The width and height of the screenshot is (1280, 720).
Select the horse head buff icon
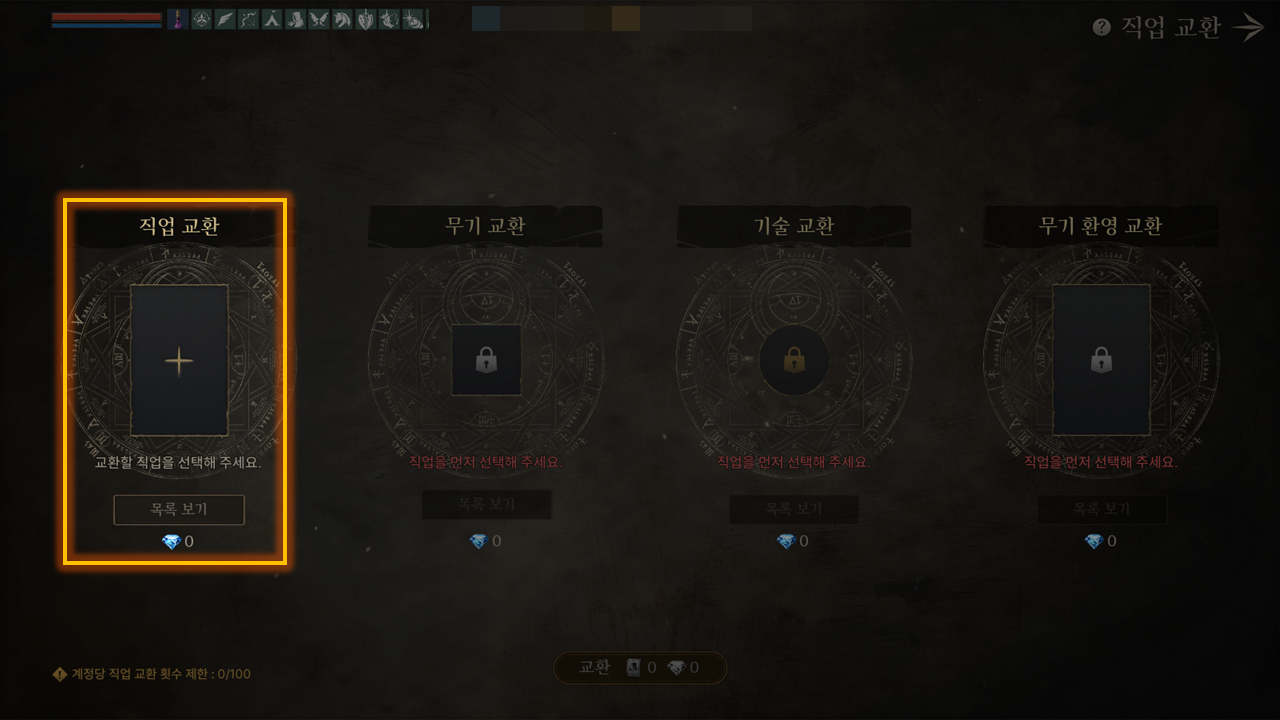coord(342,19)
